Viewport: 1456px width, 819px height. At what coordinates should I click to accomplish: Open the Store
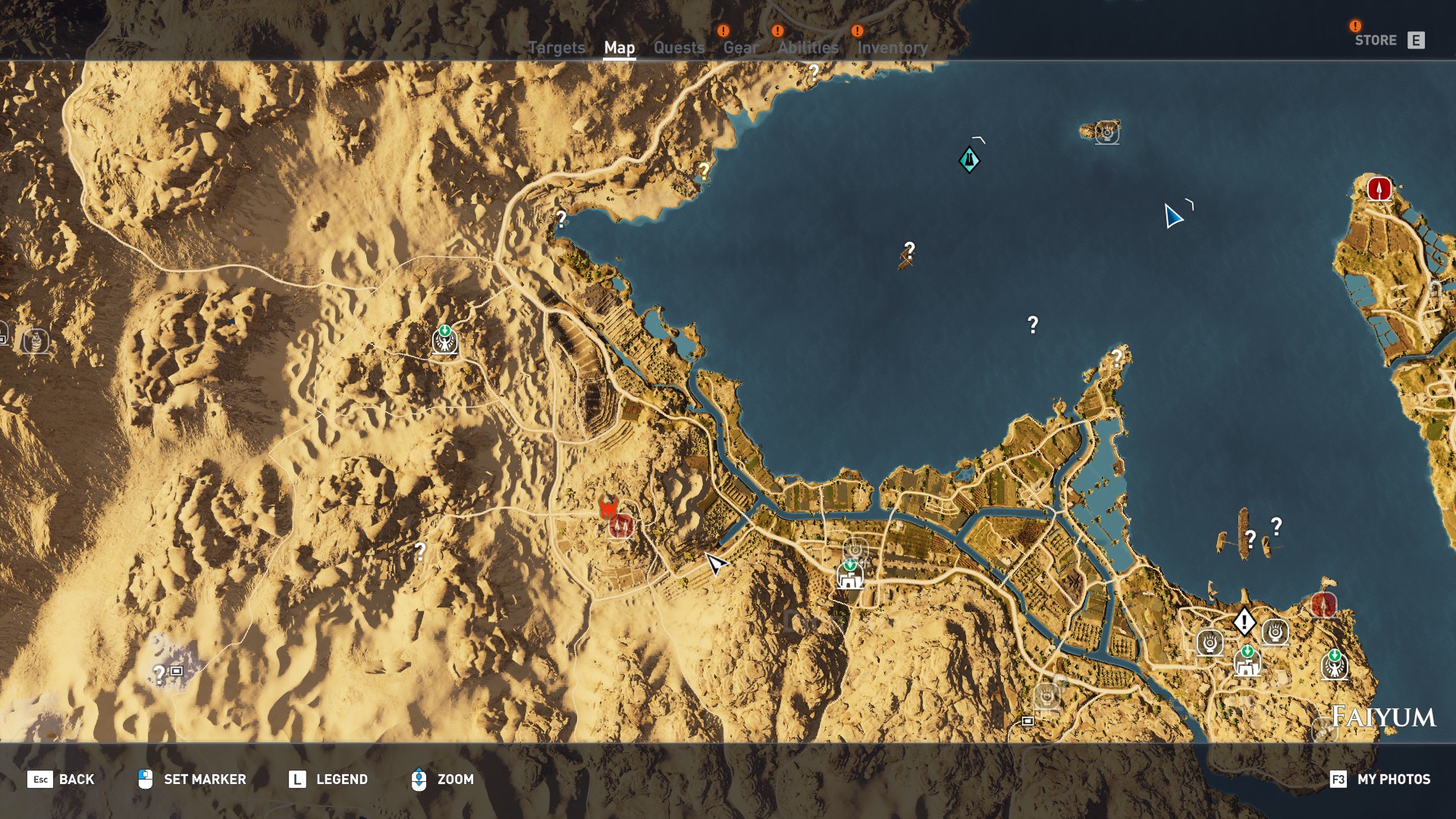[x=1389, y=40]
